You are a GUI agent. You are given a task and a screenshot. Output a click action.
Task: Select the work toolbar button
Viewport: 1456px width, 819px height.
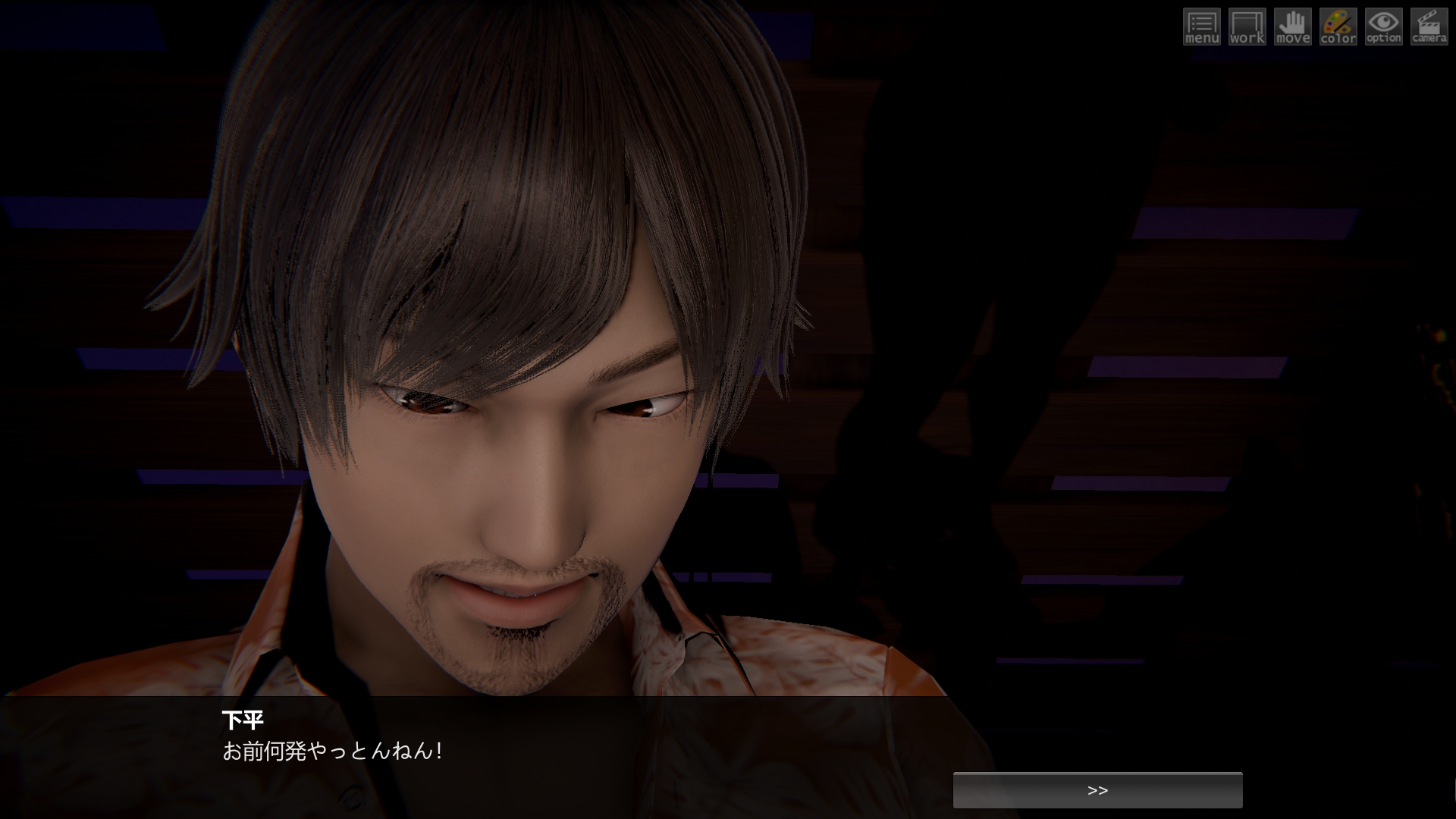point(1247,27)
